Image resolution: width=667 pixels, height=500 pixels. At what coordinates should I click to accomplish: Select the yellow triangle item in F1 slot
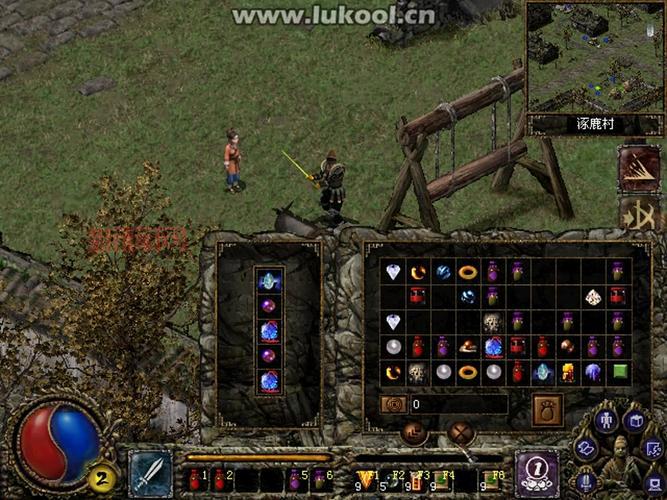click(364, 479)
